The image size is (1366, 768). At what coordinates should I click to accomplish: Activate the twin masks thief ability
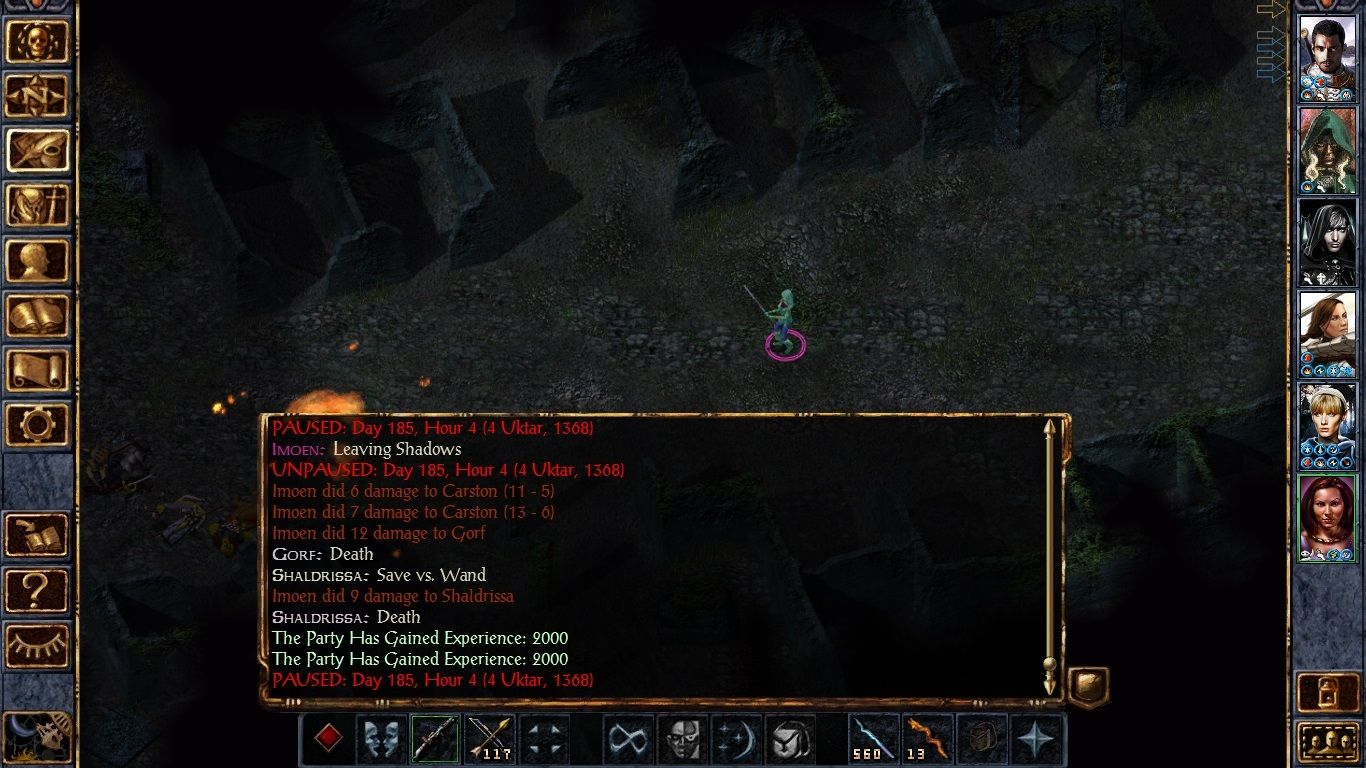click(x=382, y=740)
